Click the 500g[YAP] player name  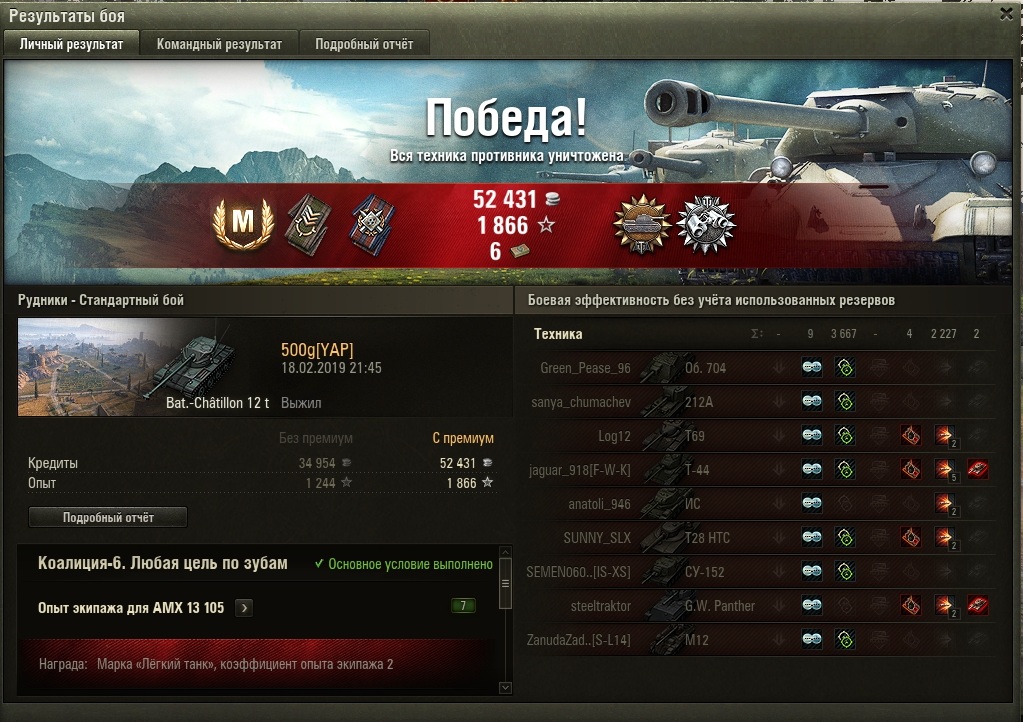point(317,349)
